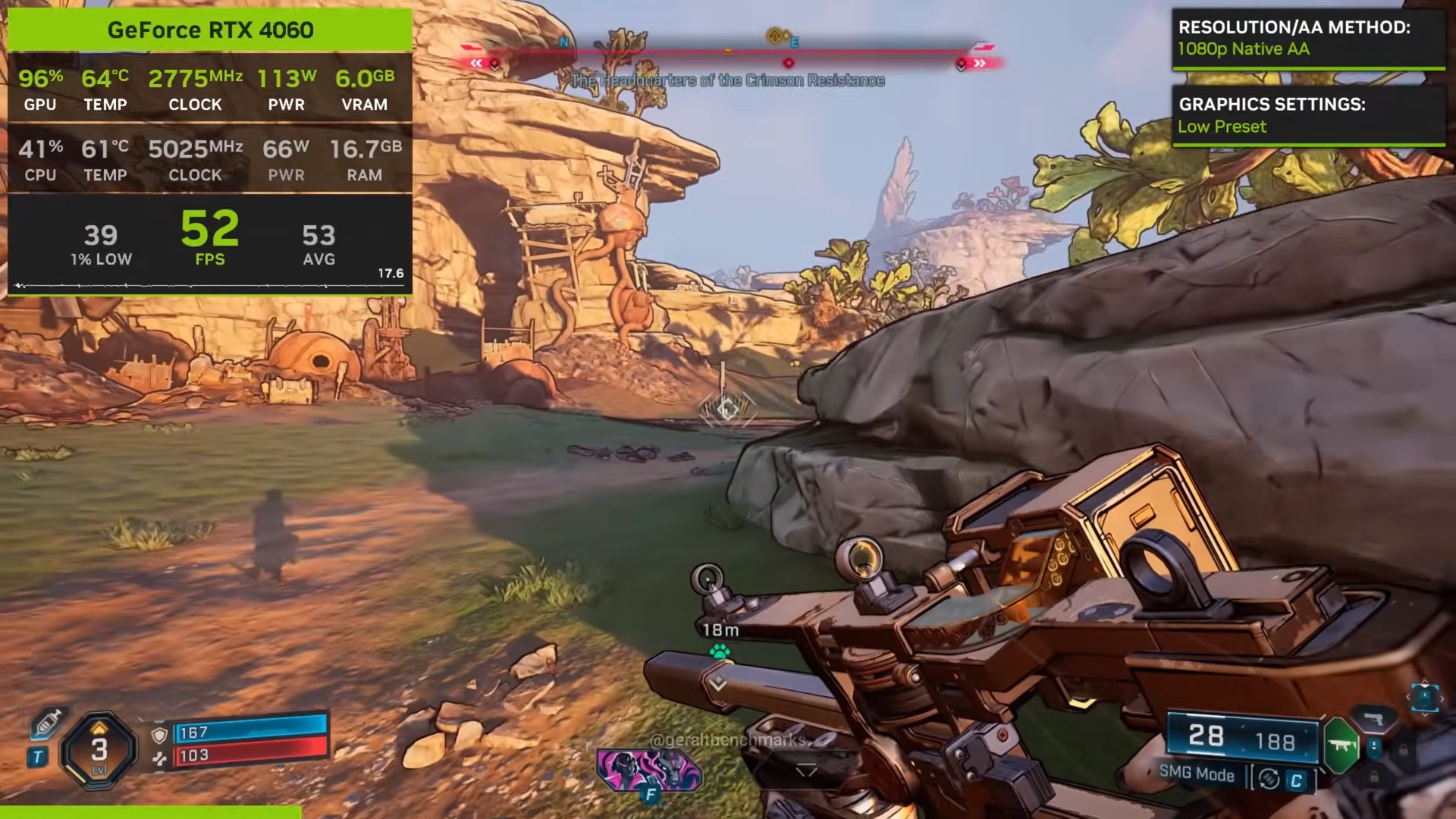Click the level 3 character badge
Image resolution: width=1456 pixels, height=819 pixels.
(x=99, y=750)
